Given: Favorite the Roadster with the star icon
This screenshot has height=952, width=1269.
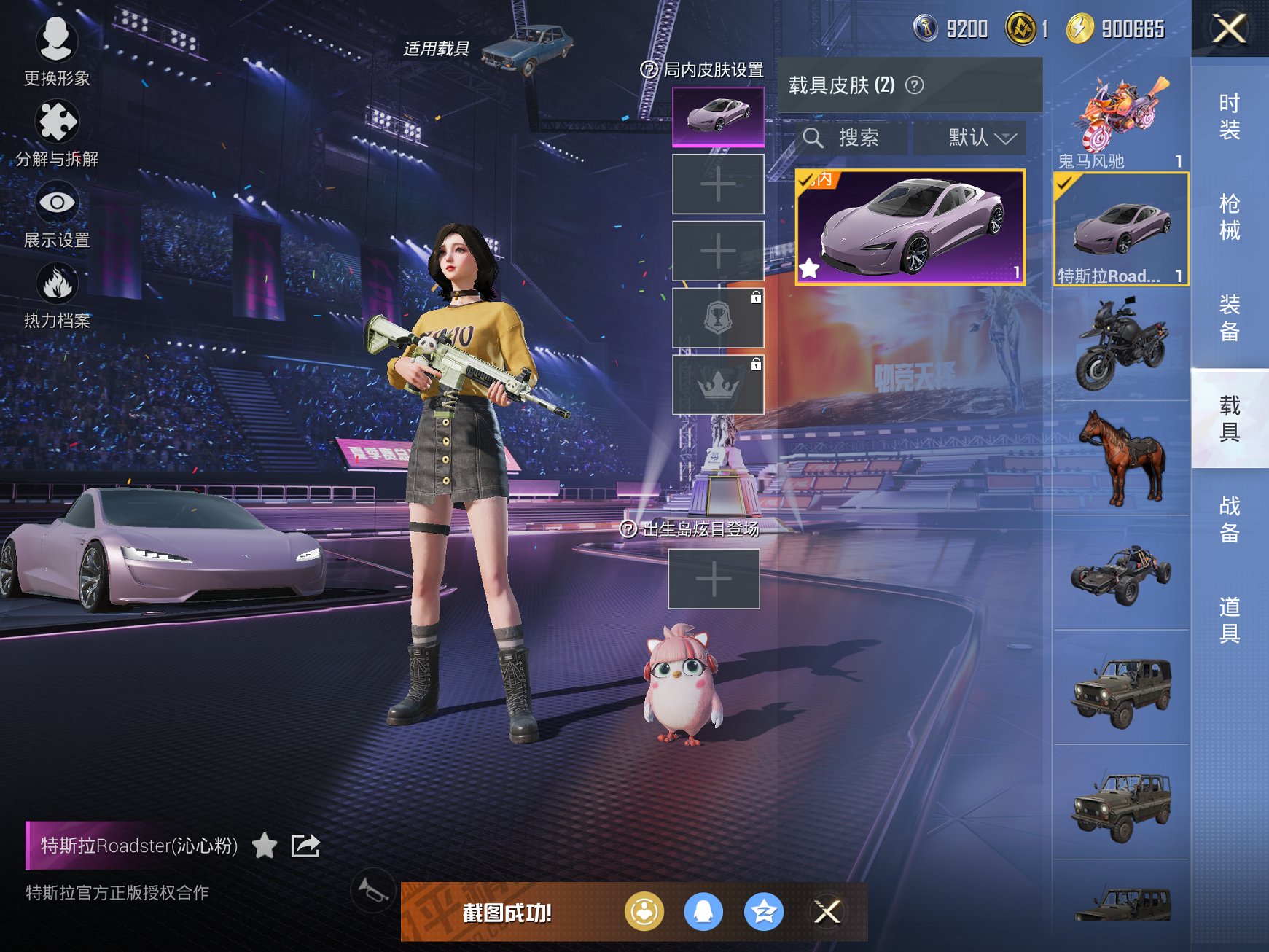Looking at the screenshot, I should [265, 846].
